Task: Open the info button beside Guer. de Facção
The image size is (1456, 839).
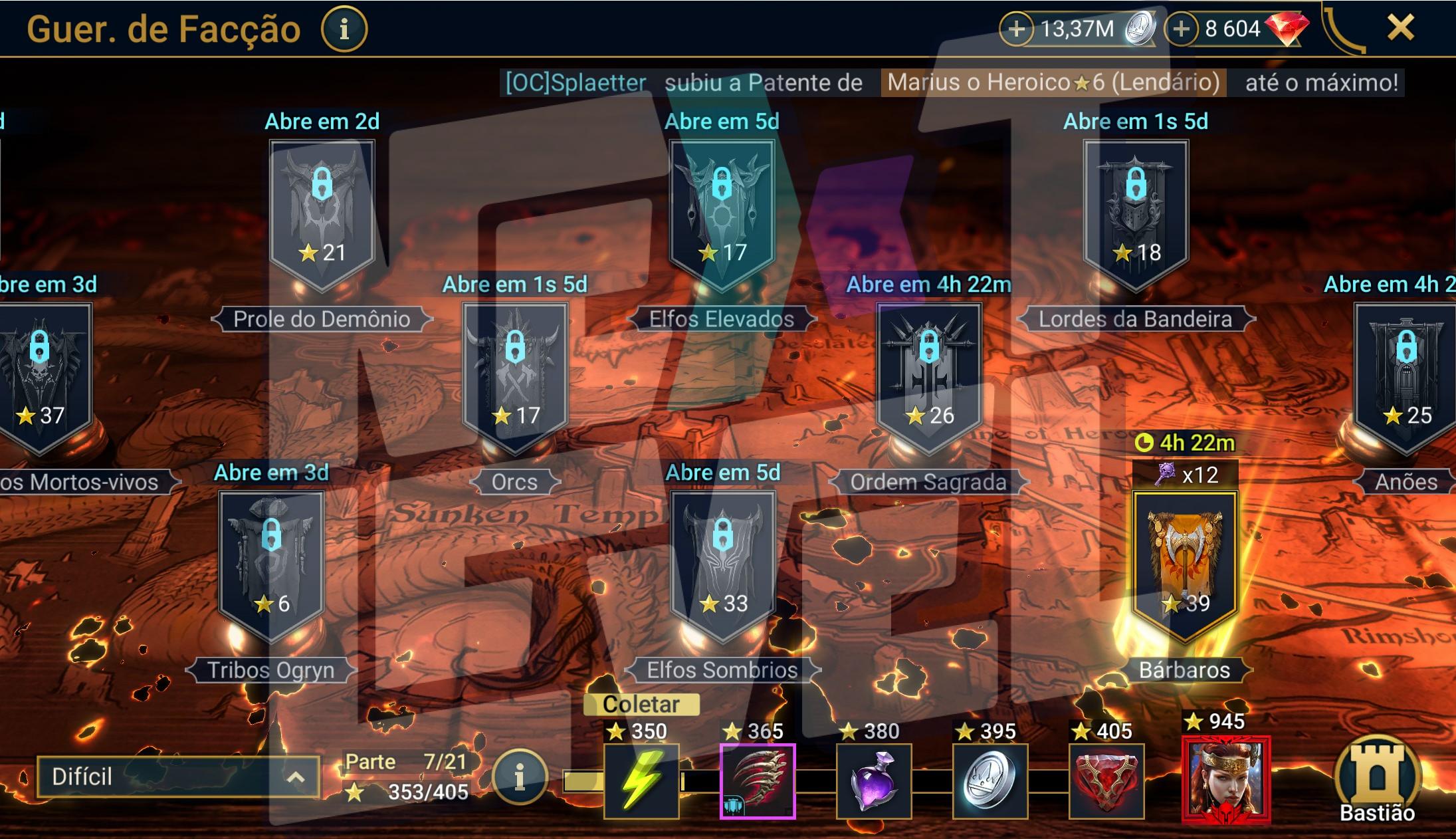Action: (344, 29)
